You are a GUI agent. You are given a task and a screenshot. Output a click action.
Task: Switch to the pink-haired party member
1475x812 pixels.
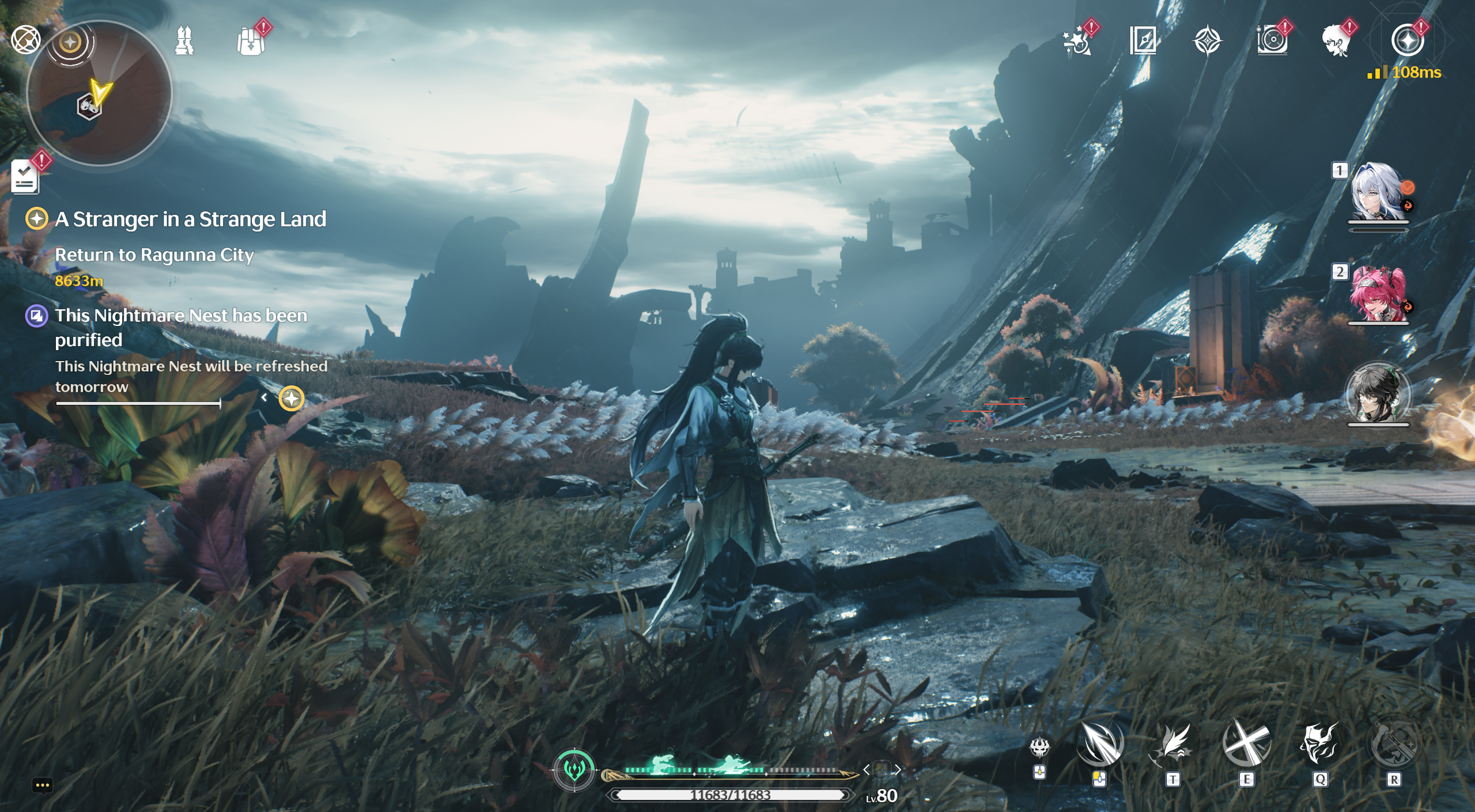1377,294
